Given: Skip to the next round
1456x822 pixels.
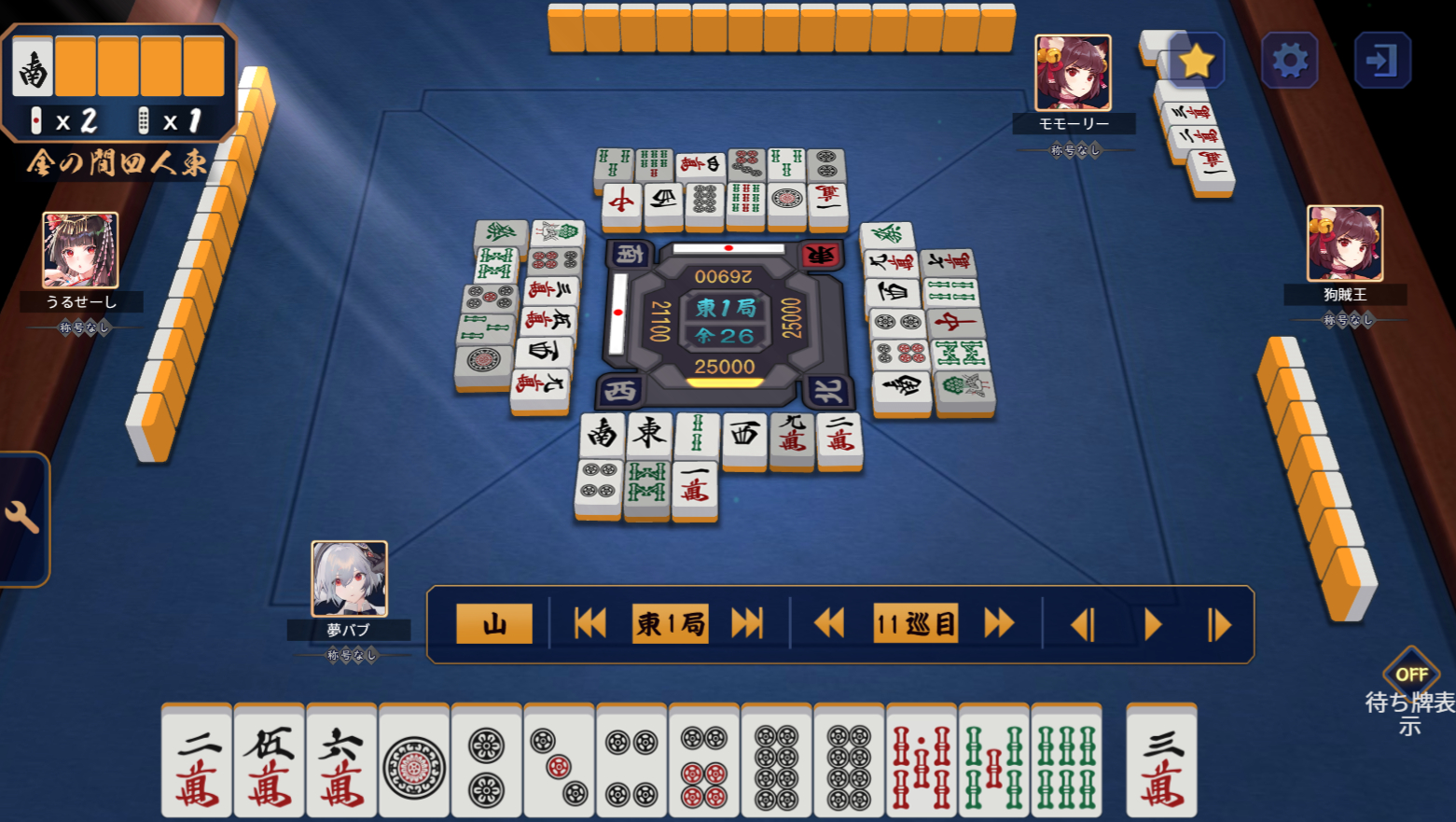Looking at the screenshot, I should (746, 622).
